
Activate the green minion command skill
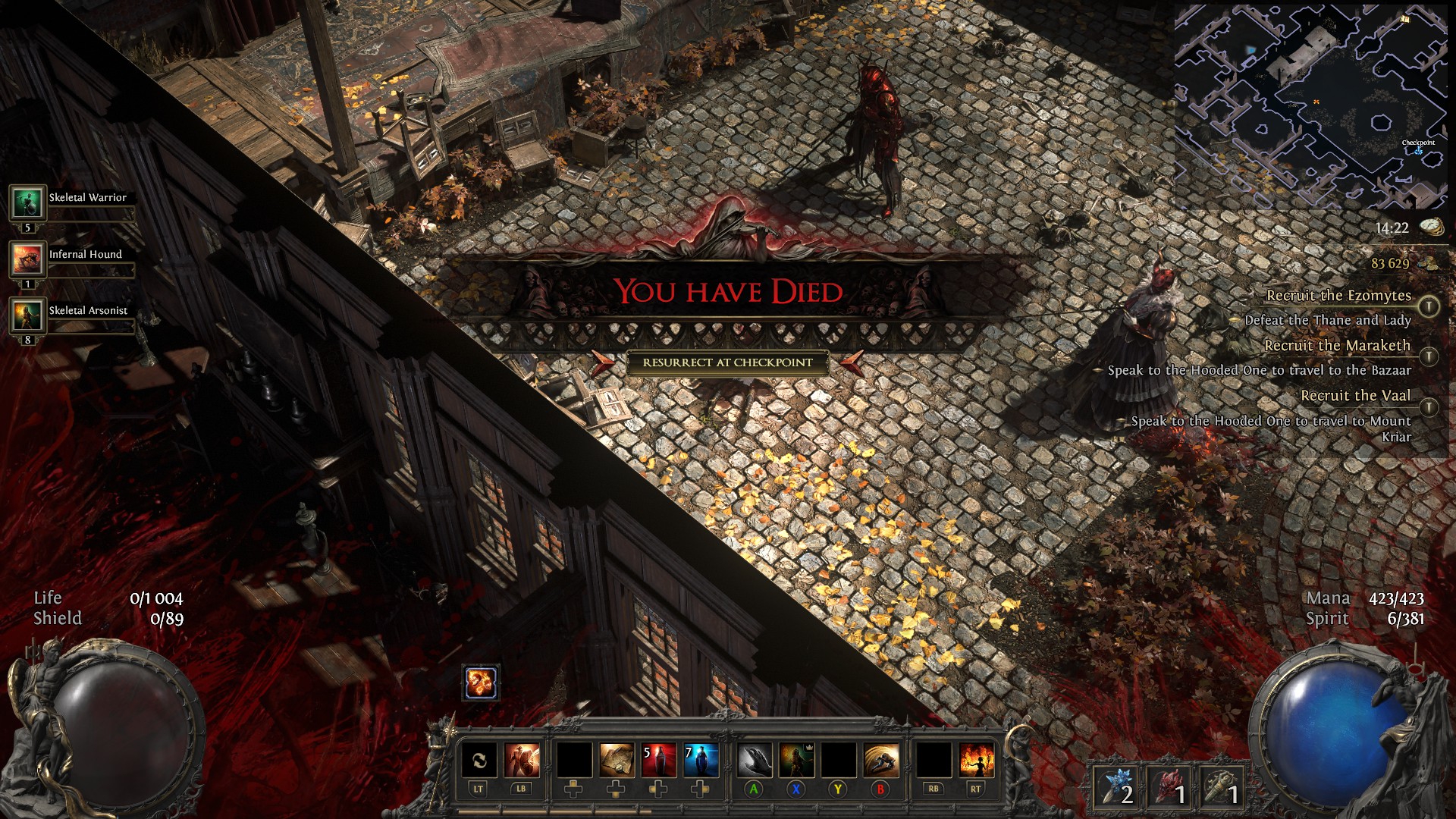click(796, 761)
